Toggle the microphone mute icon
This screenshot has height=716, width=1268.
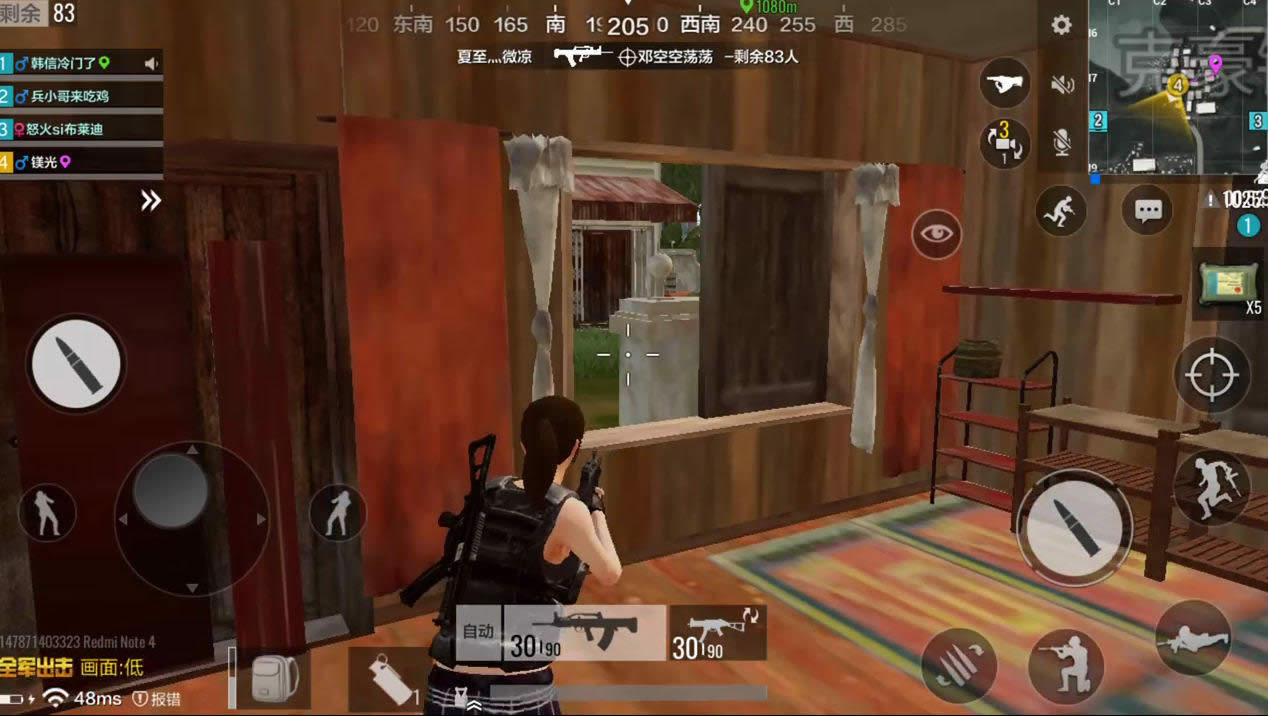1061,142
